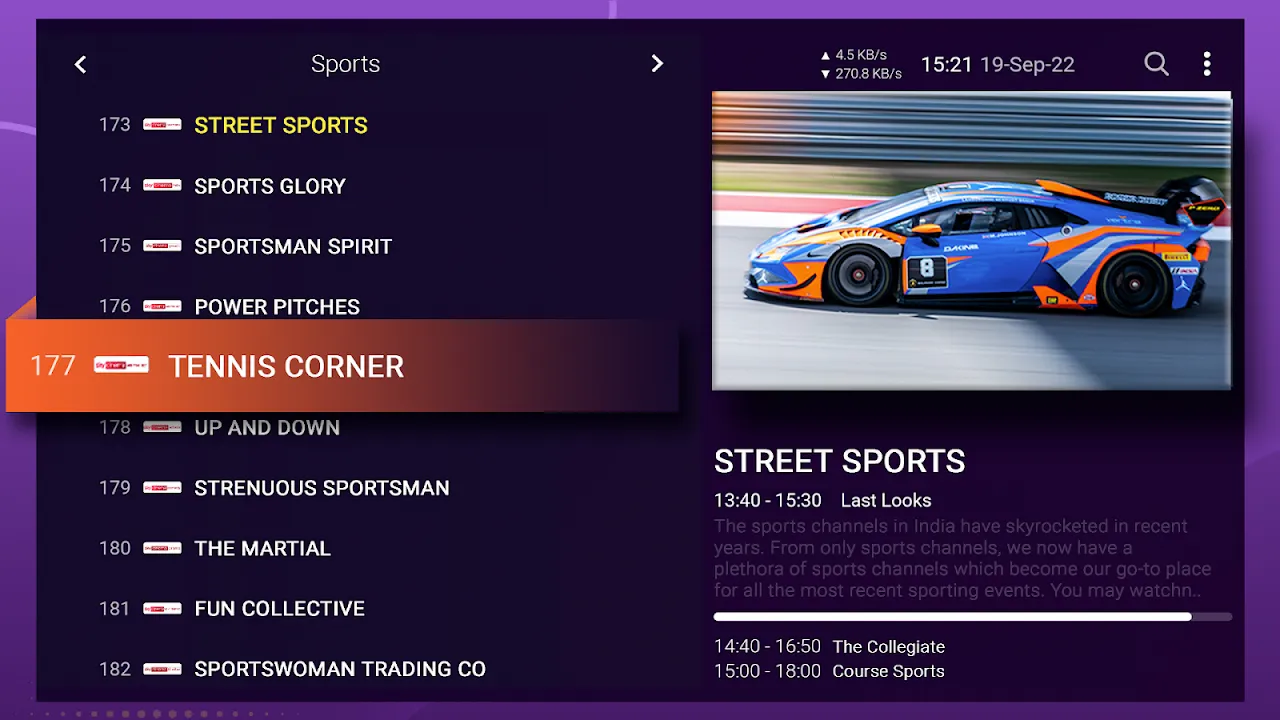Click the STREET SPORTS channel logo

(162, 125)
